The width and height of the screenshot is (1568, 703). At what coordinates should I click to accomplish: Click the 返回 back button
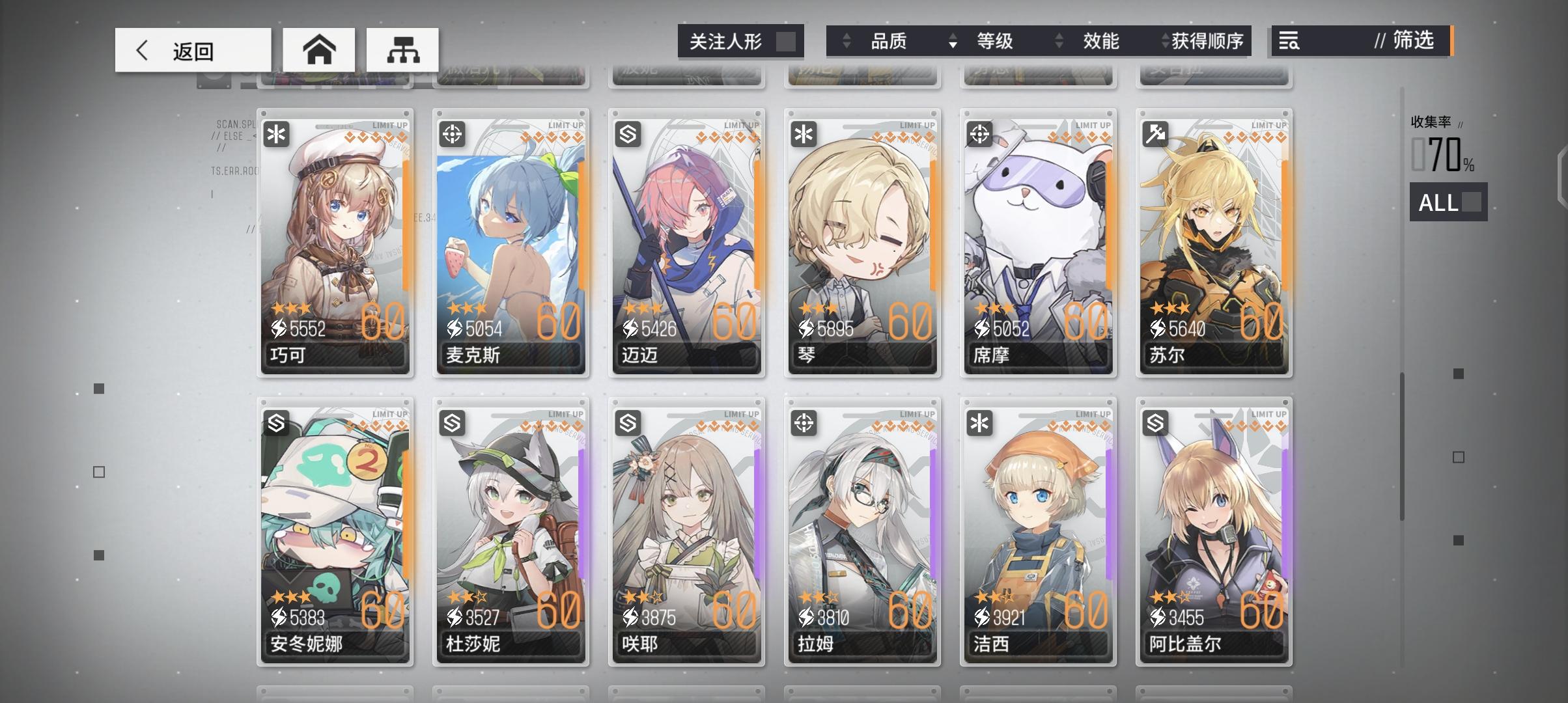click(x=192, y=49)
